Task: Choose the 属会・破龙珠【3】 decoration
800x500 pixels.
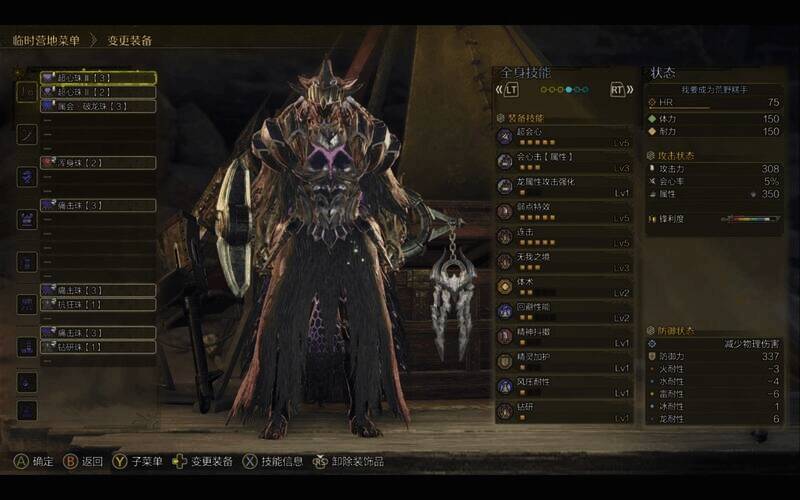Action: 97,105
